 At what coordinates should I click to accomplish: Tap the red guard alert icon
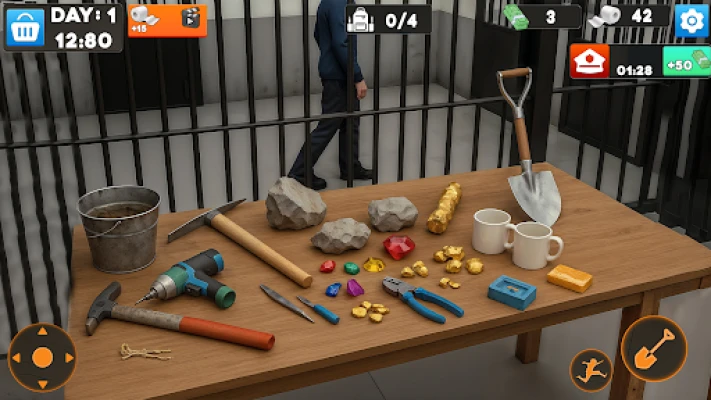[590, 62]
